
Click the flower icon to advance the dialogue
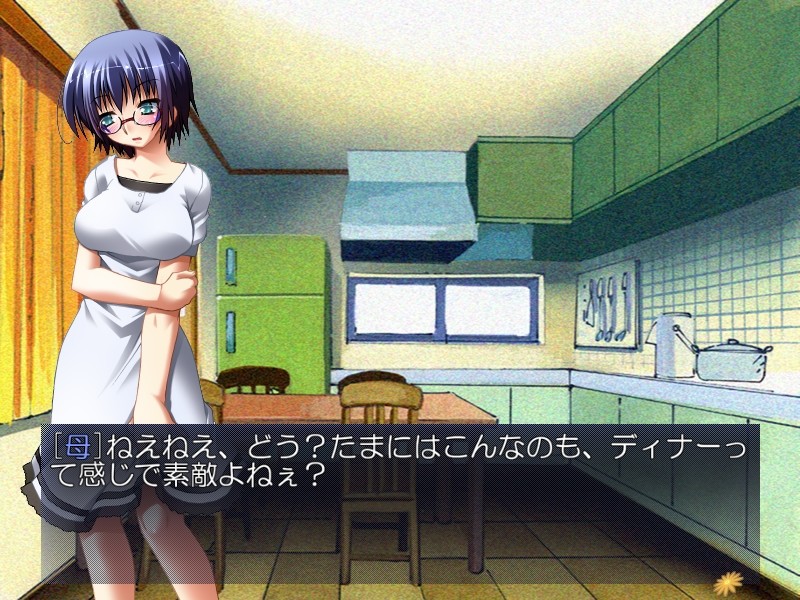727,580
